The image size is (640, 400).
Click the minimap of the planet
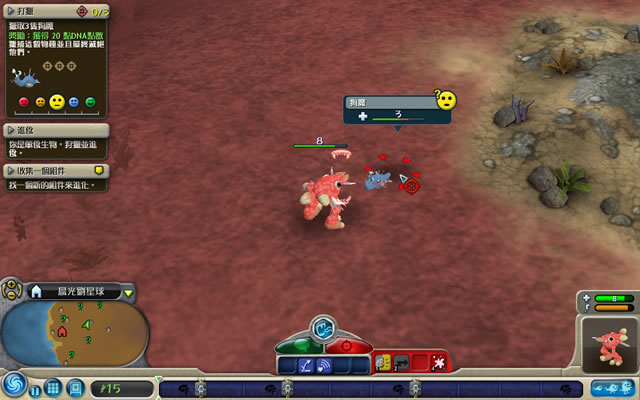[x=78, y=335]
